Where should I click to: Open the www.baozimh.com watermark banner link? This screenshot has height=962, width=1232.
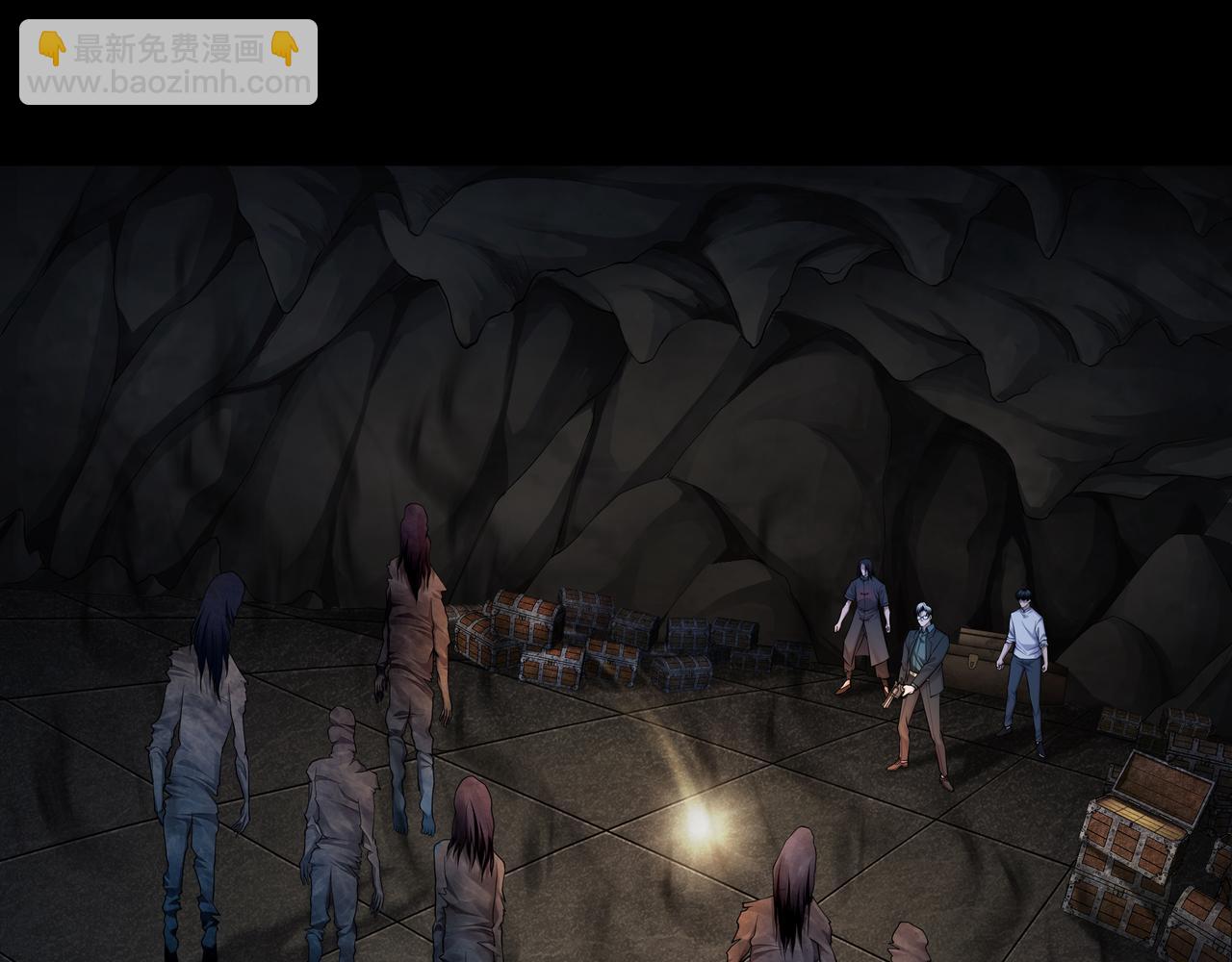tap(168, 63)
